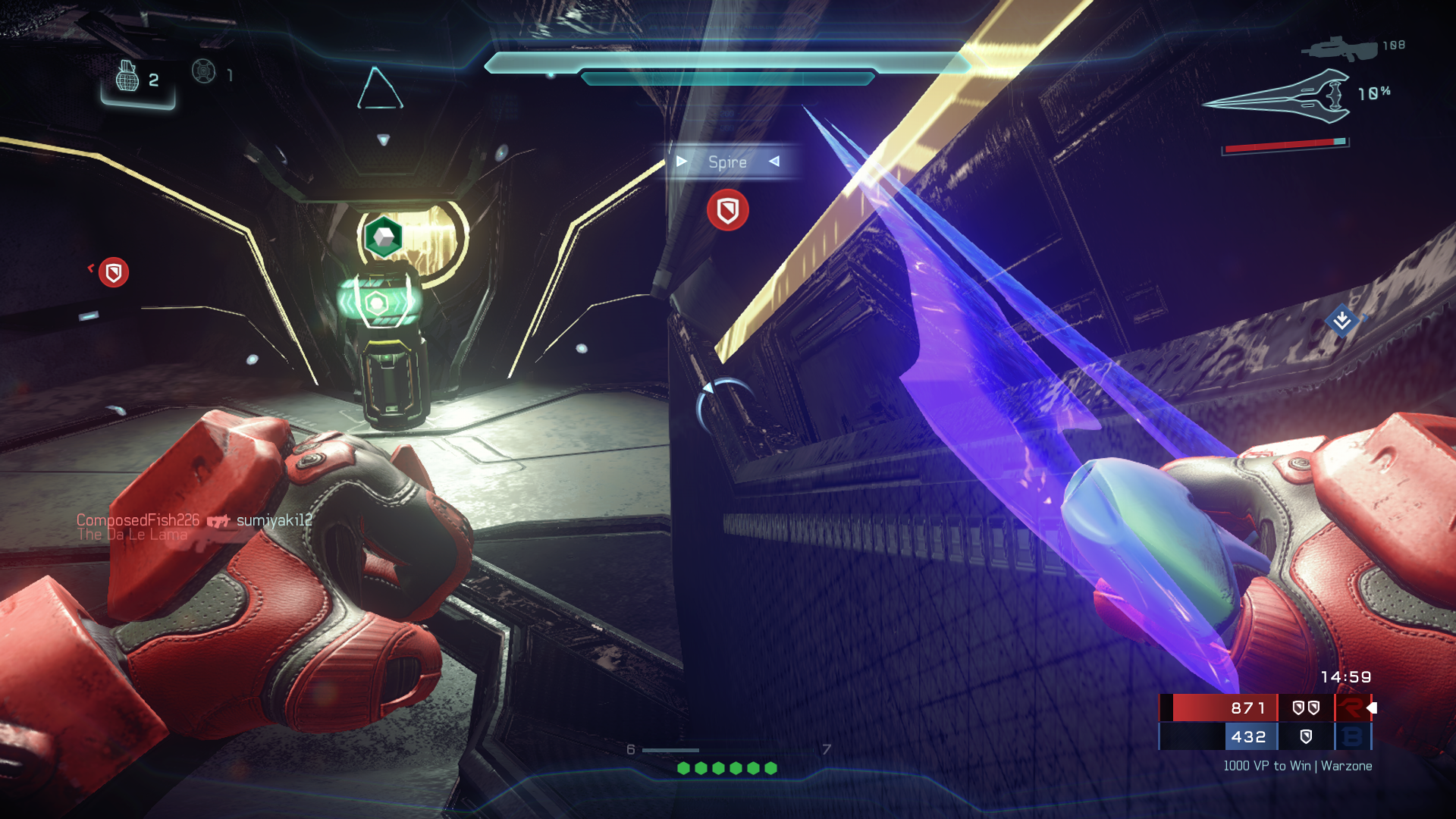Click the red shield marker beneath the Spire label

728,210
